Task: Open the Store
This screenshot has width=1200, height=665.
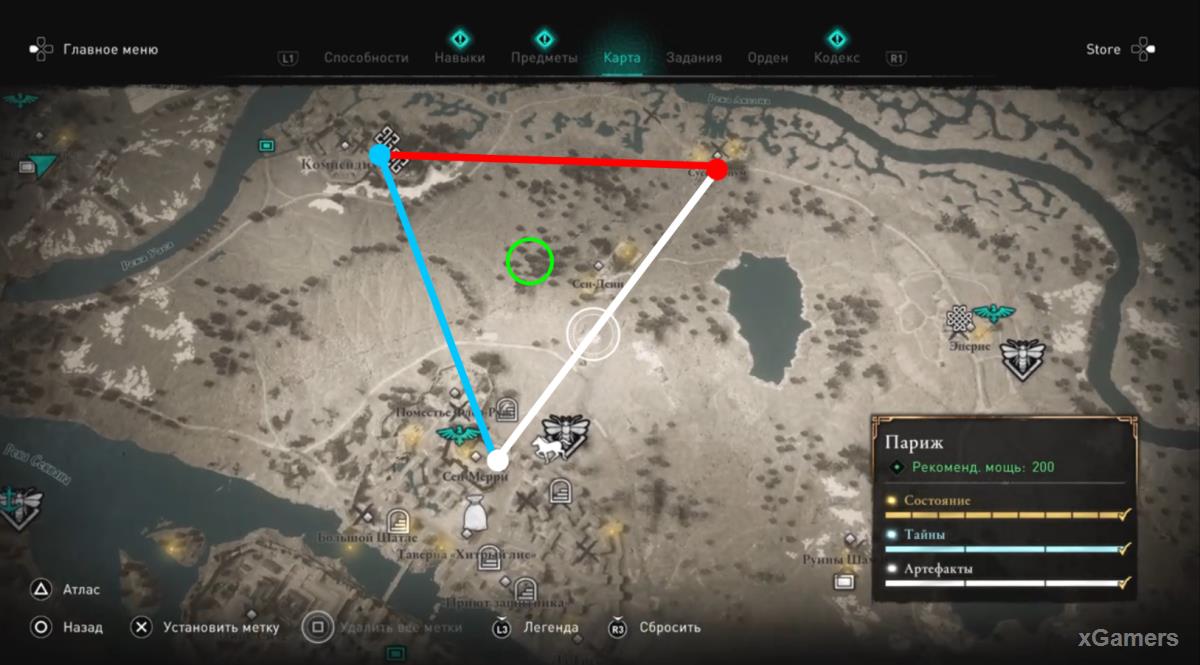Action: [x=1103, y=49]
